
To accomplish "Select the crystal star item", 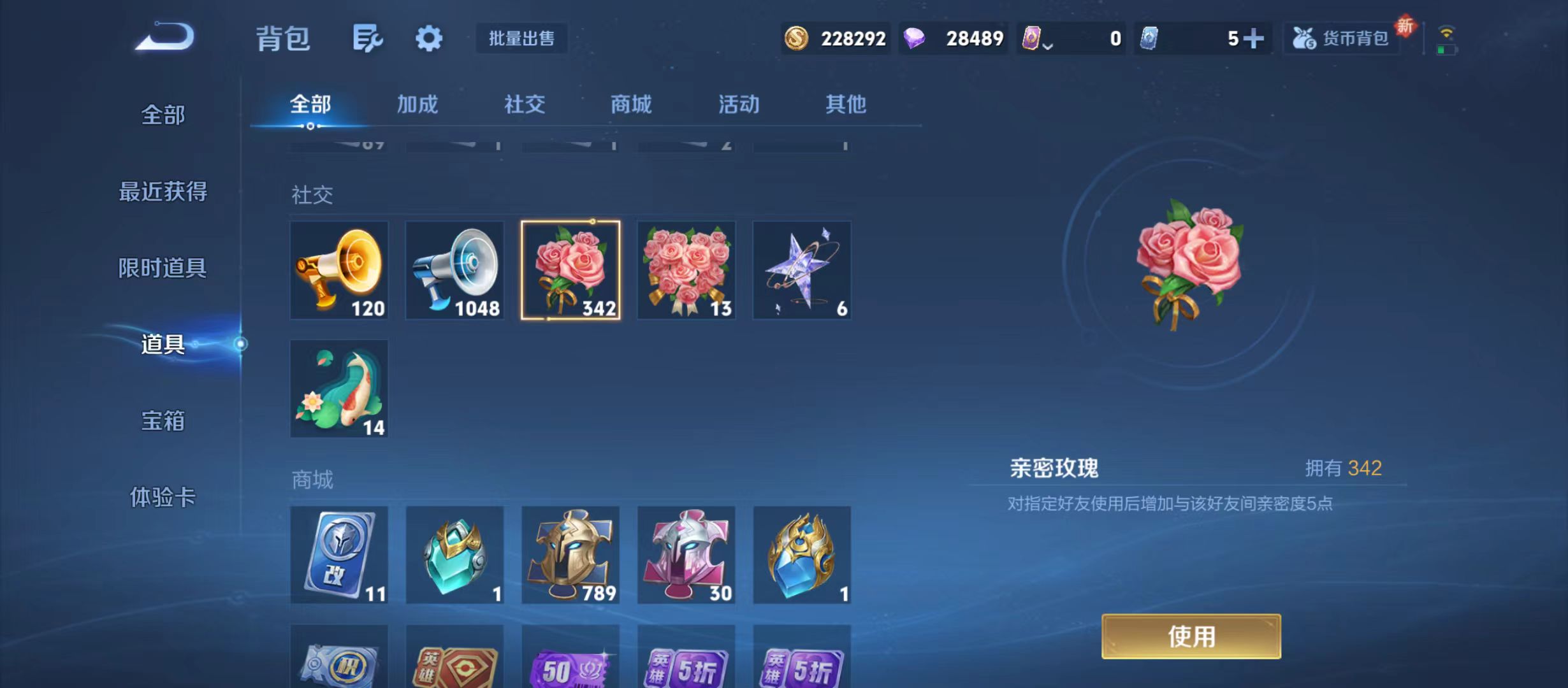I will click(x=802, y=270).
